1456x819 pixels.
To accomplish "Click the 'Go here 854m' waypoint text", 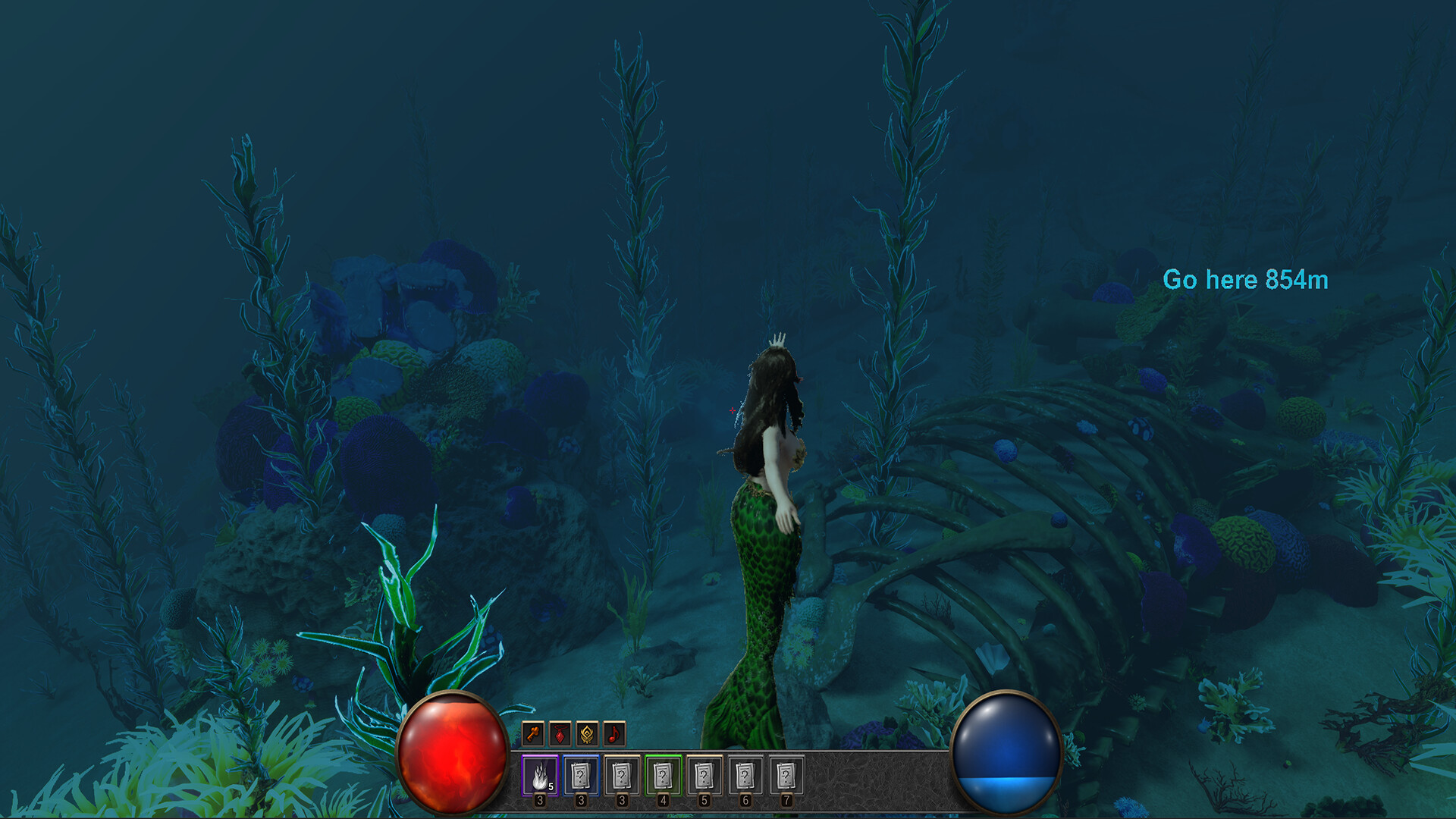I will [x=1246, y=281].
